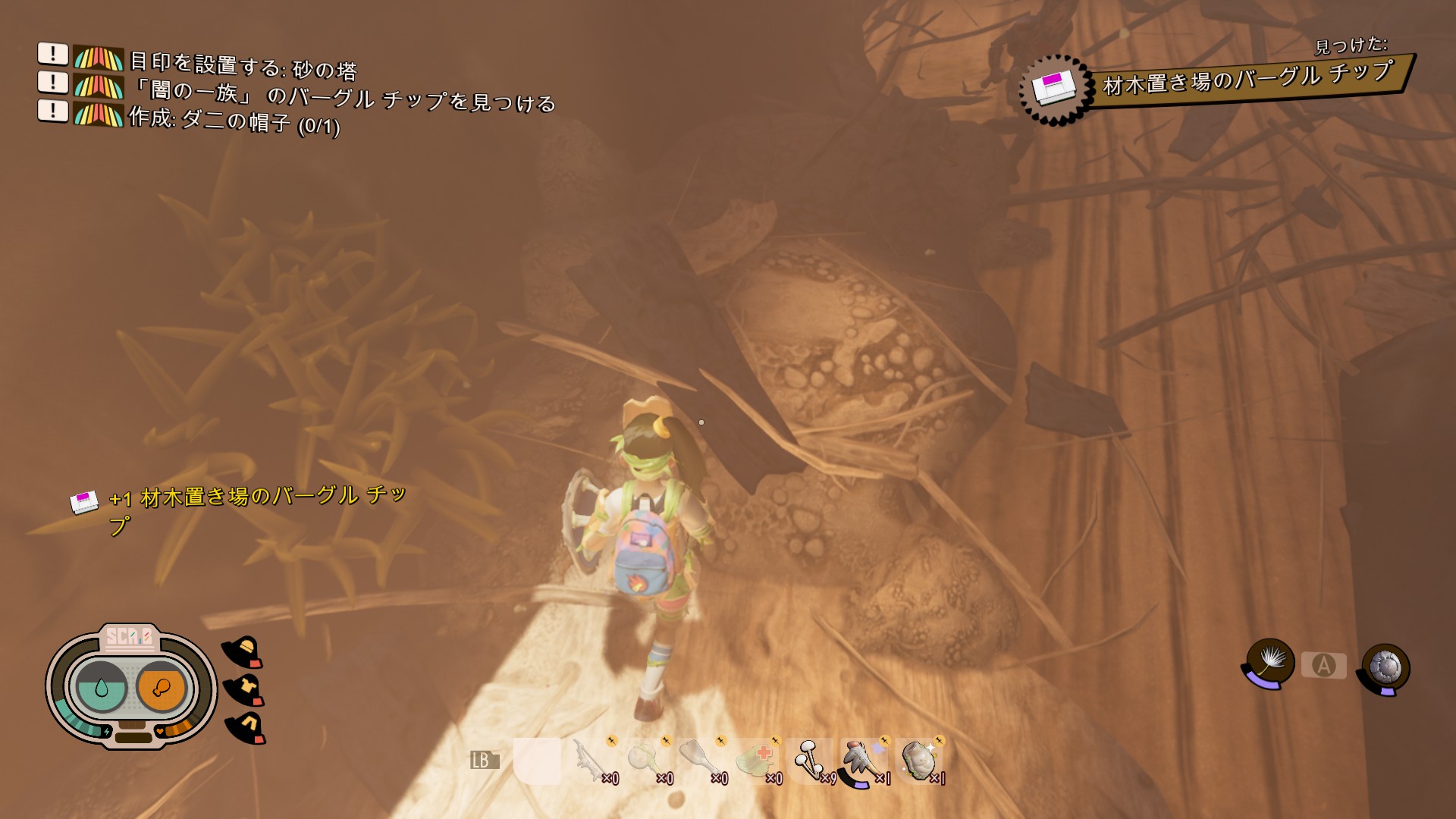Image resolution: width=1456 pixels, height=819 pixels.
Task: Select the 「闇の一族」 BURG.L chip quest
Action: tap(341, 96)
